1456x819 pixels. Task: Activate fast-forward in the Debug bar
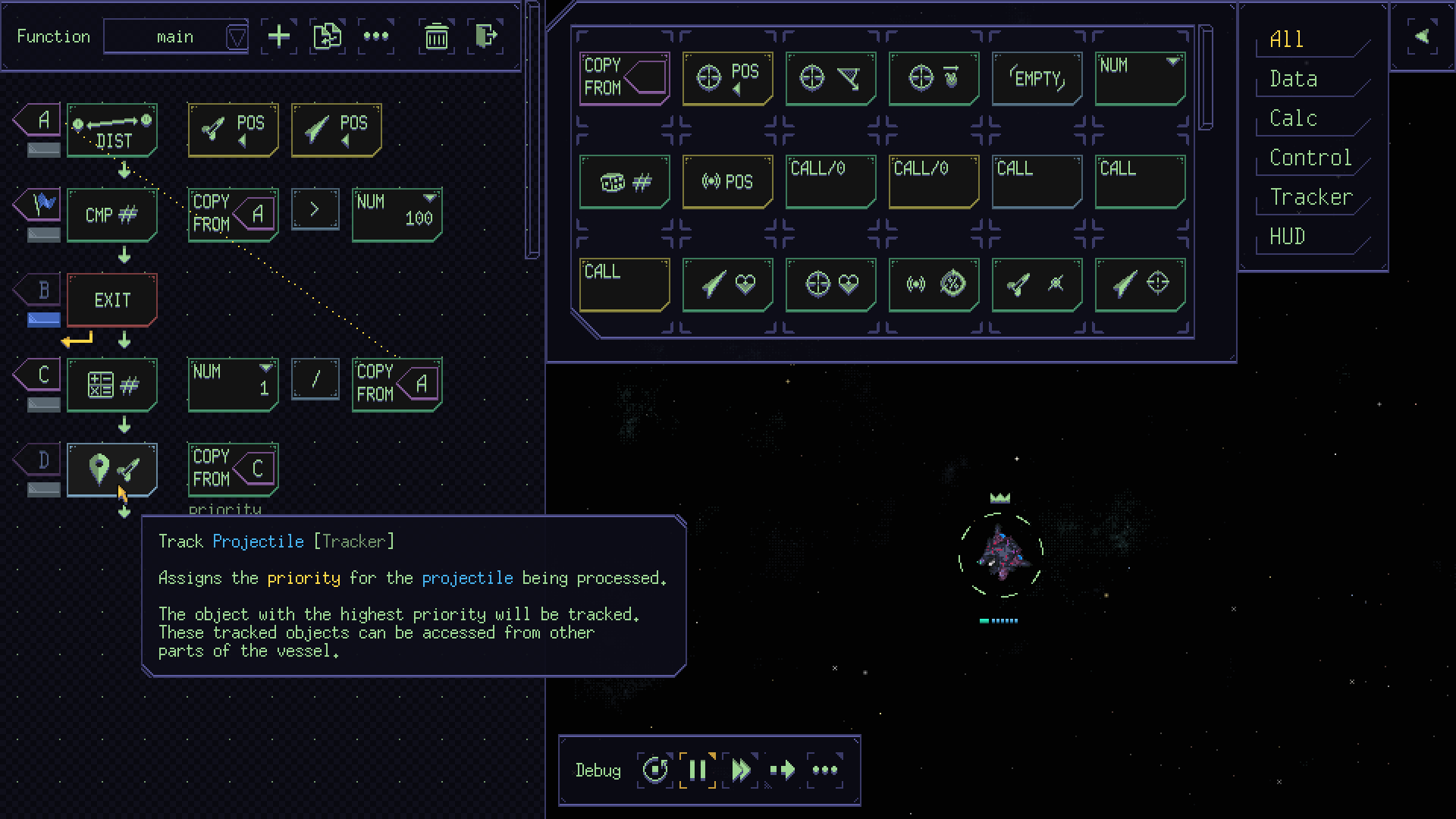pyautogui.click(x=740, y=770)
